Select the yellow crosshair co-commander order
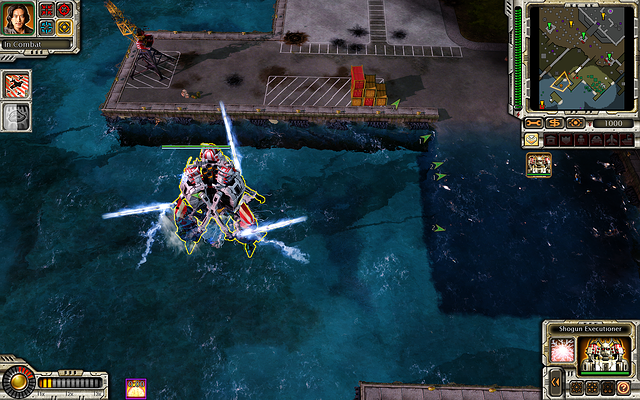This screenshot has width=640, height=400. [64, 27]
